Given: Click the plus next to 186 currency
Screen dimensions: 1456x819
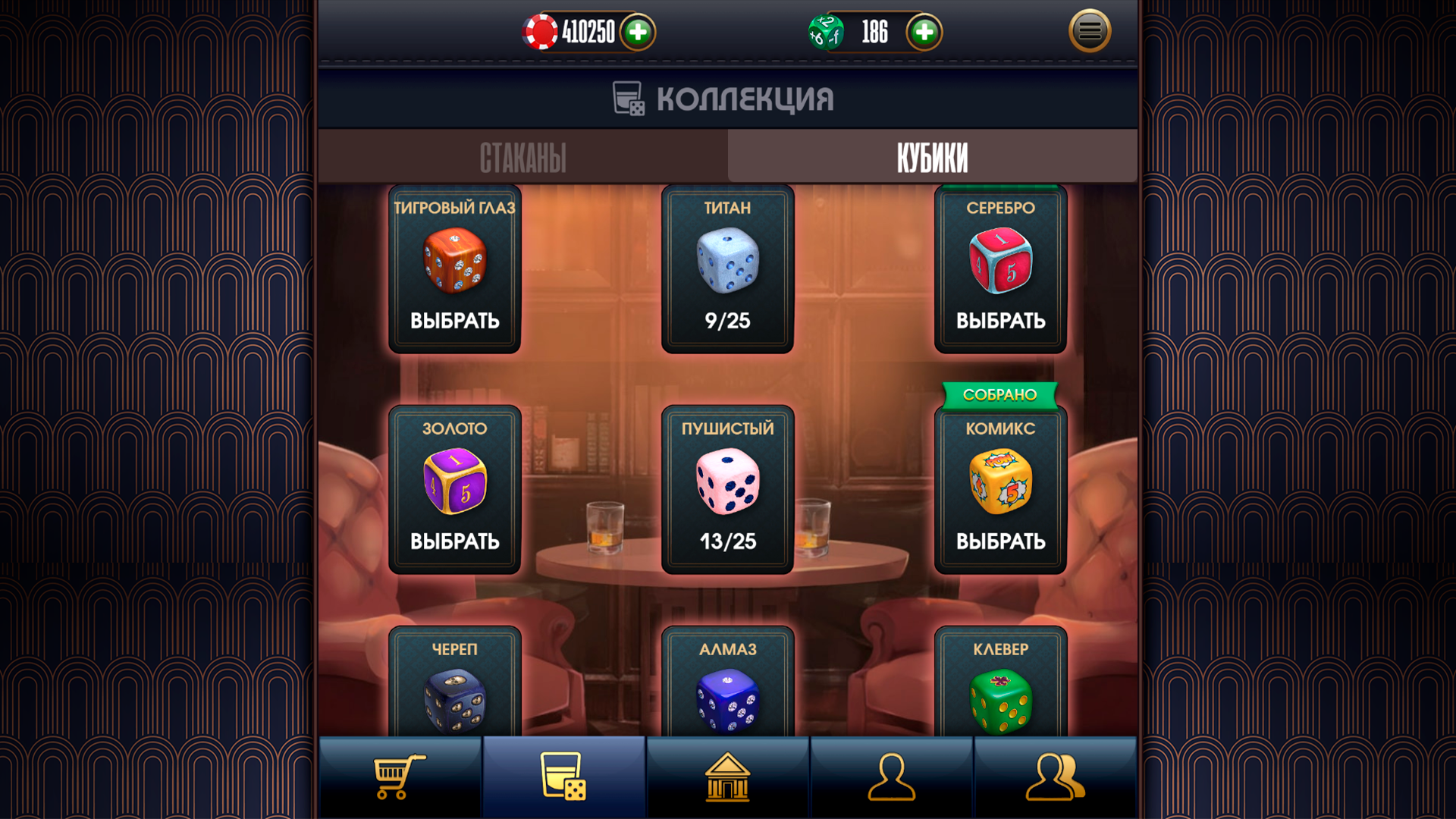Looking at the screenshot, I should 924,33.
